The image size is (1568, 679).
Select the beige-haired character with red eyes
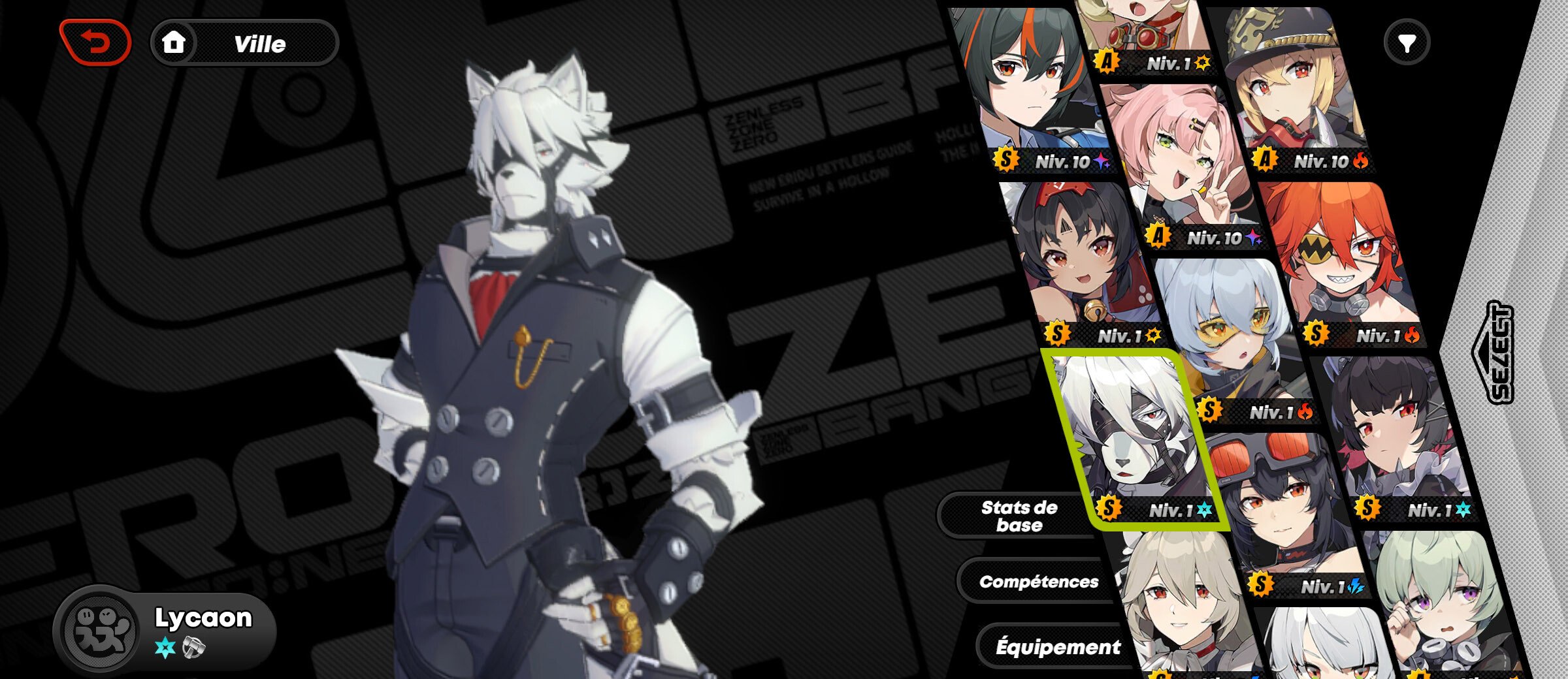click(x=1183, y=601)
